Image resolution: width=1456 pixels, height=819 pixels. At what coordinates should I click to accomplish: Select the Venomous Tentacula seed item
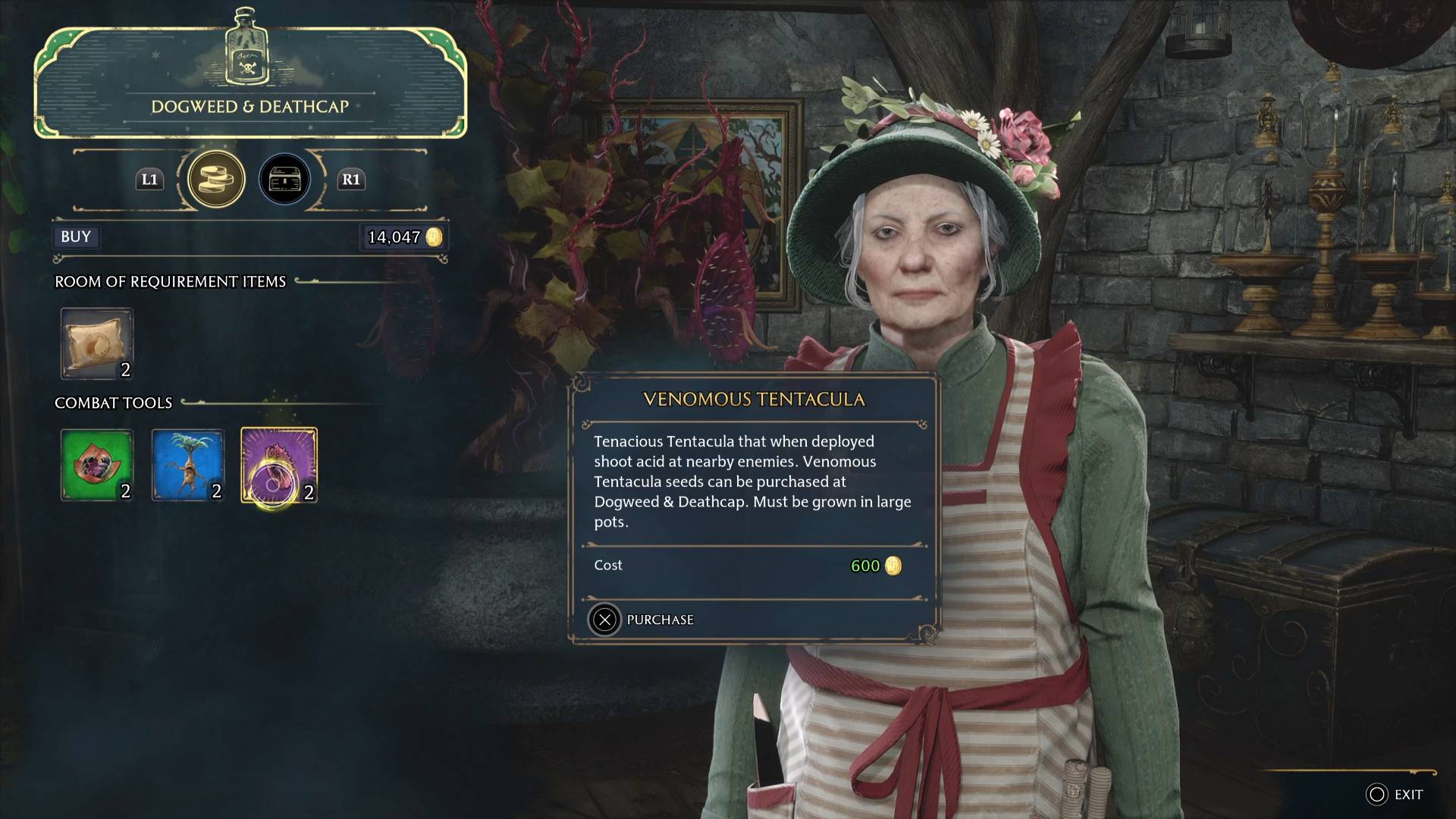click(278, 465)
